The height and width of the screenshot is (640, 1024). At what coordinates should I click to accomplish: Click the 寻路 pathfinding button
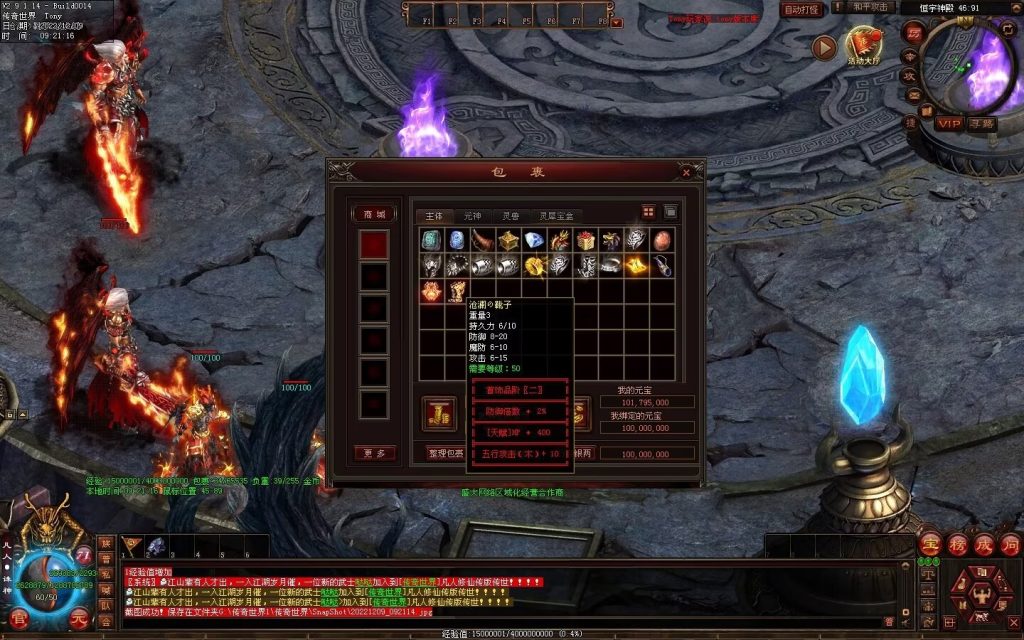tap(981, 123)
